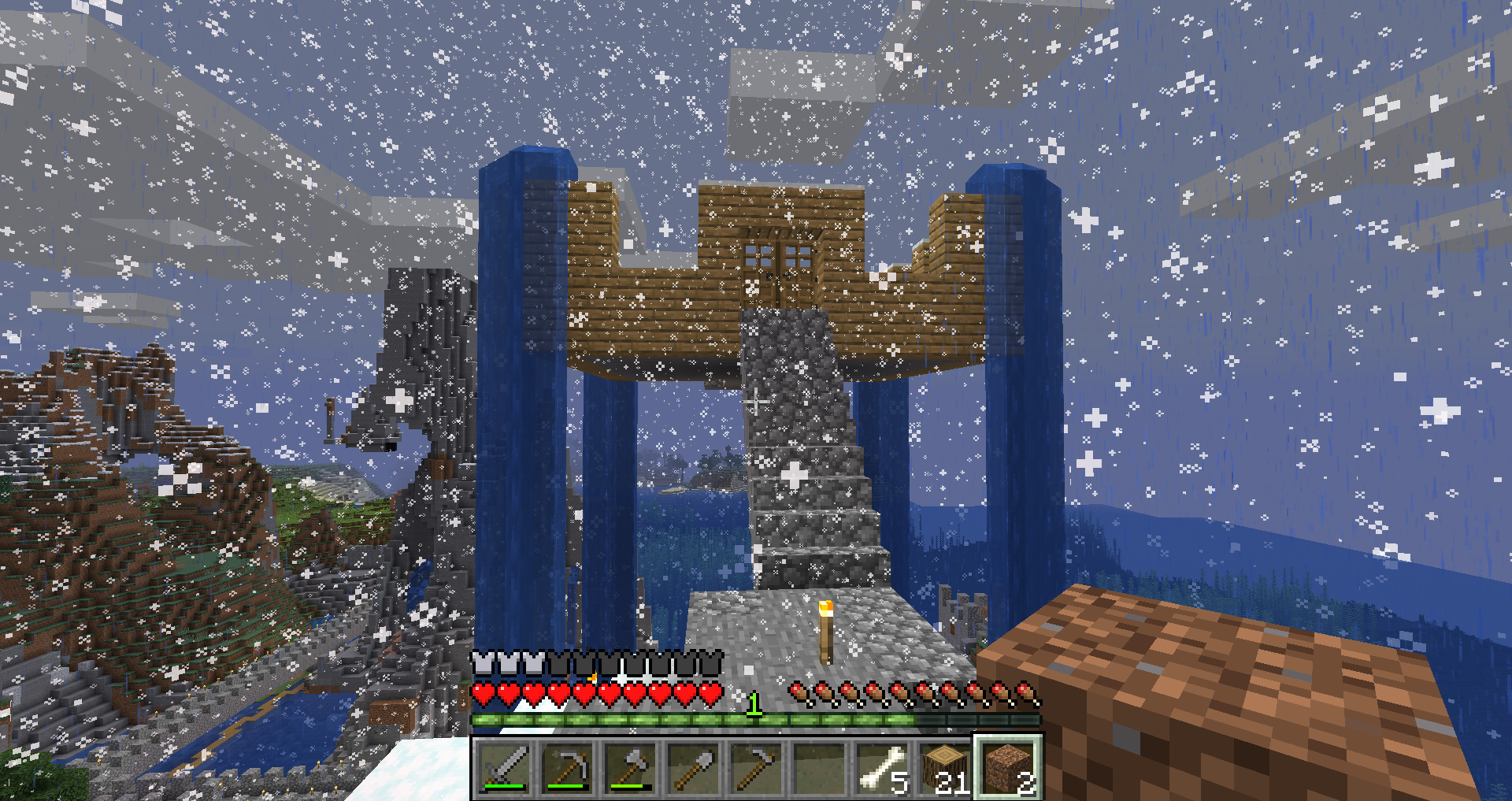Image resolution: width=1512 pixels, height=801 pixels.
Task: Switch to the axe hotbar slot
Action: pos(631,768)
